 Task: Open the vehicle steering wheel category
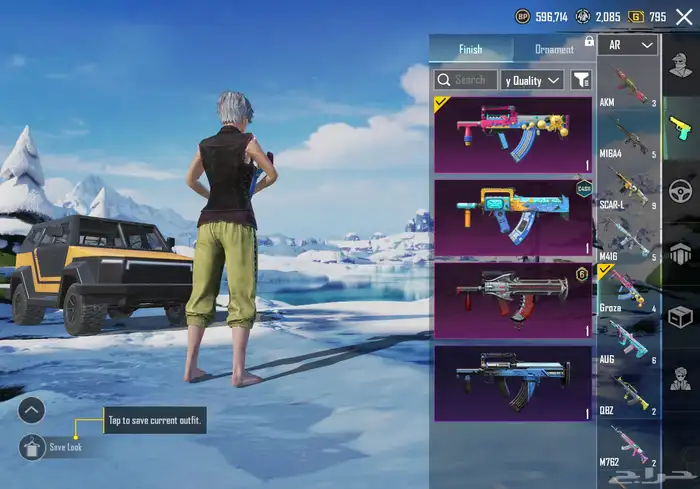[x=681, y=190]
